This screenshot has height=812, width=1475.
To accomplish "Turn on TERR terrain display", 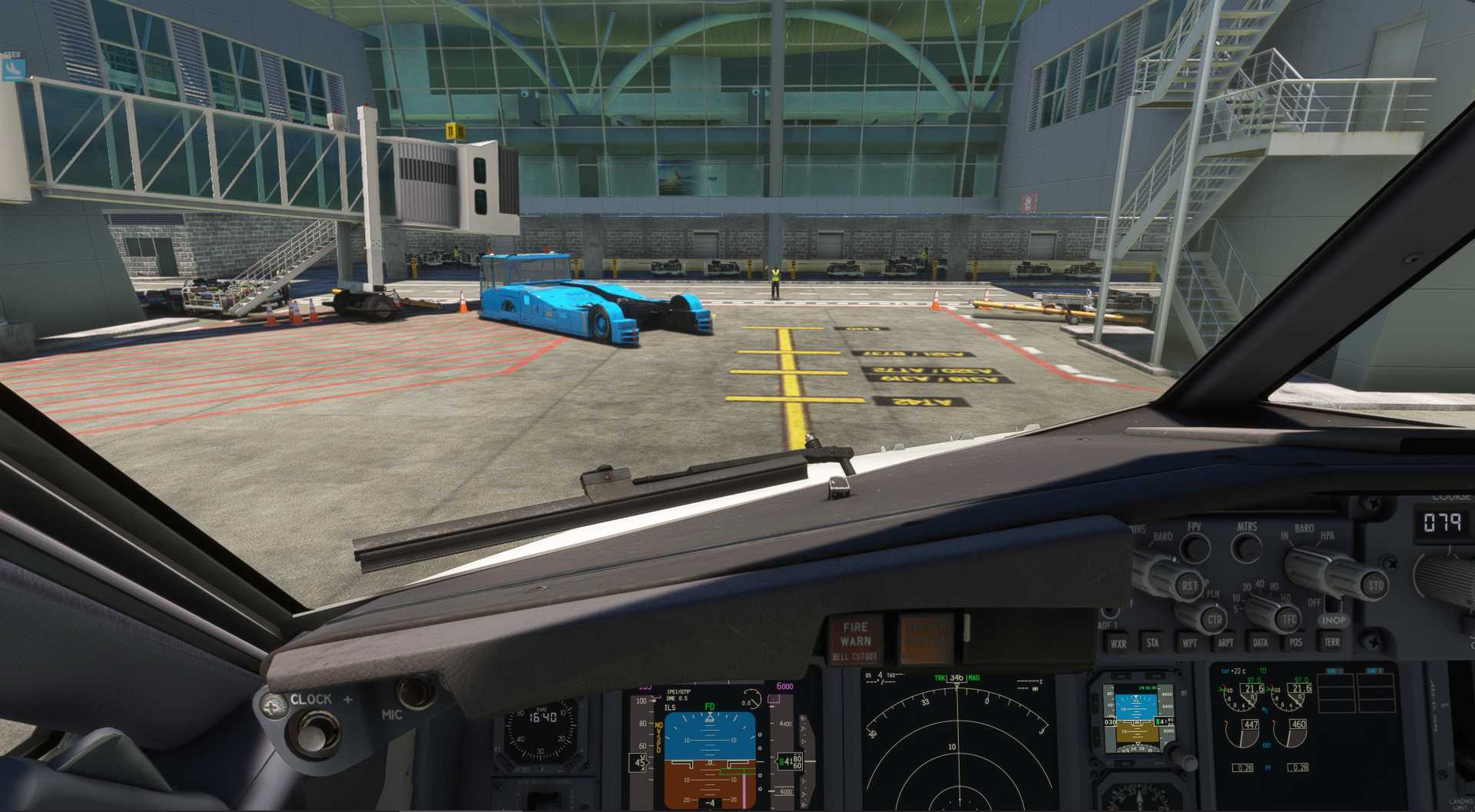I will click(x=1331, y=641).
